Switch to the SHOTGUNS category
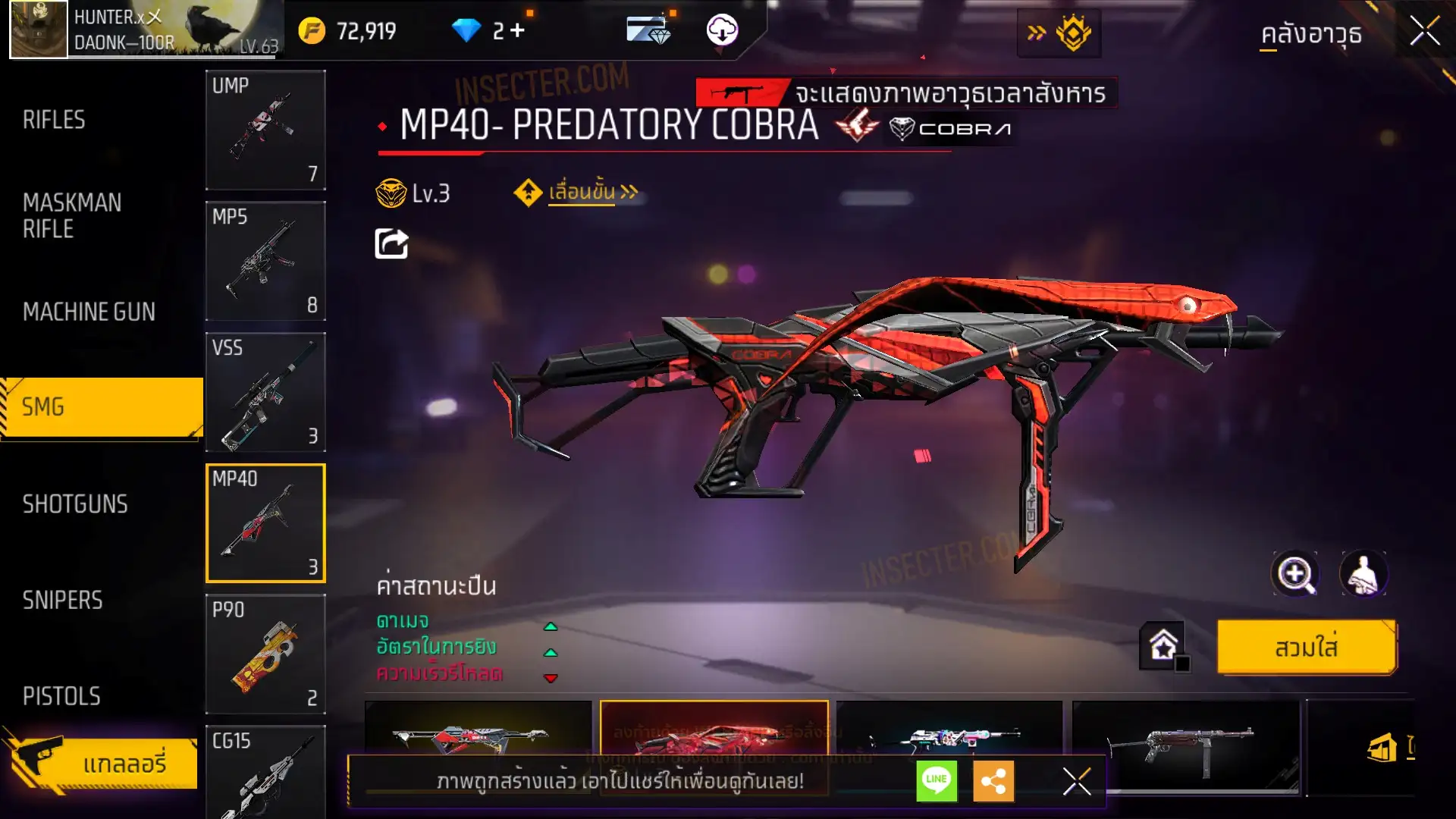Viewport: 1456px width, 819px height. click(x=75, y=504)
